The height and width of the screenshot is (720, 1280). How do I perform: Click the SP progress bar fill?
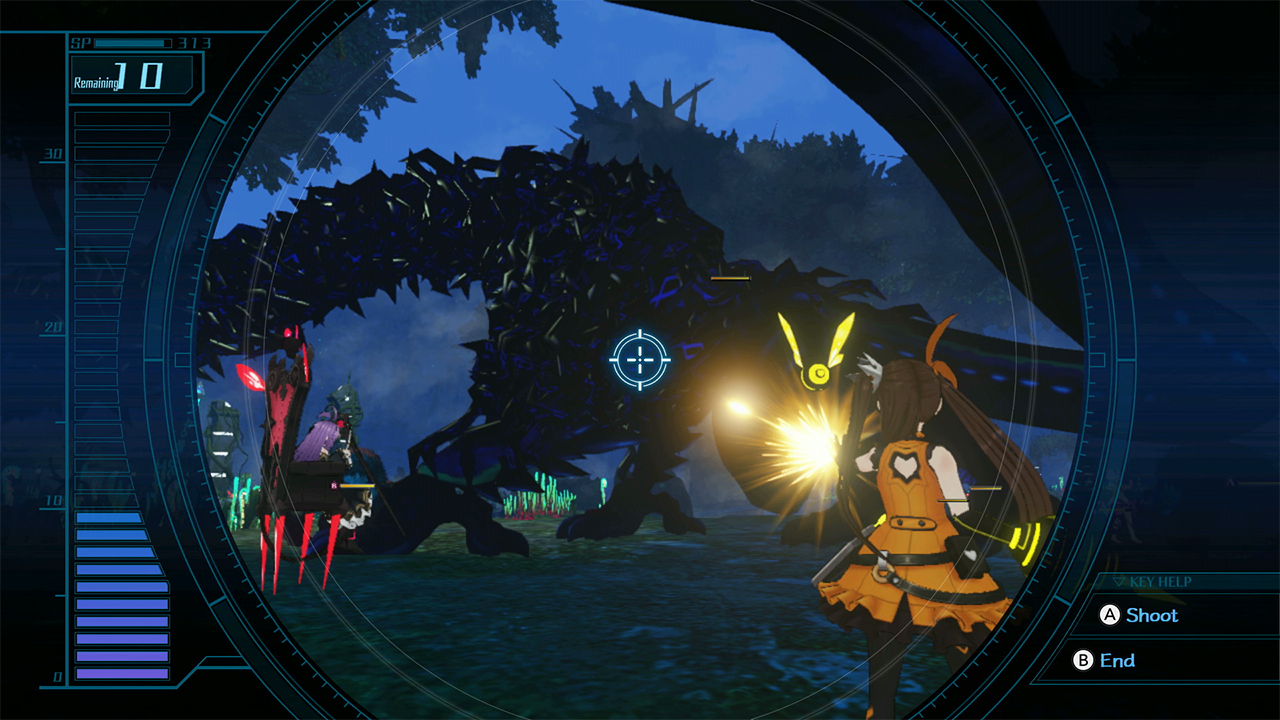coord(128,43)
